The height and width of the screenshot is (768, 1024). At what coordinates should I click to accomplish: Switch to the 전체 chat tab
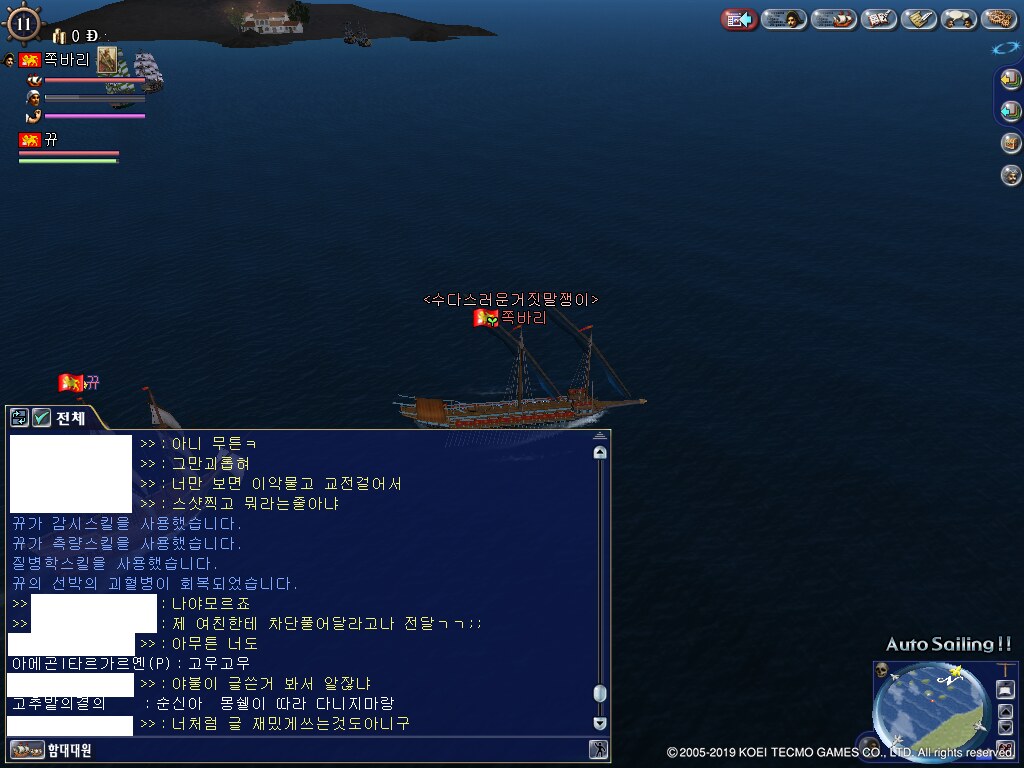click(x=71, y=418)
